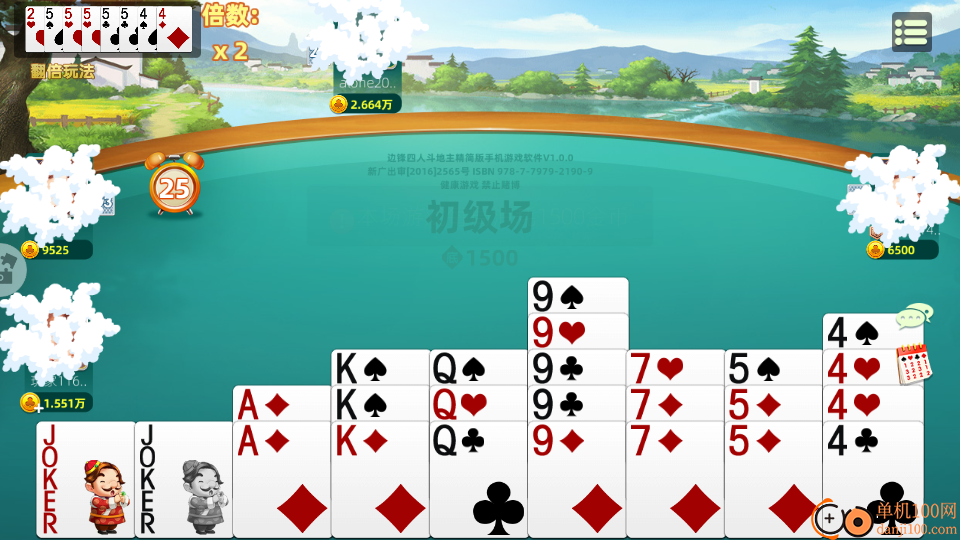Viewport: 960px width, 540px height.
Task: Select the Queen of hearts card
Action: click(x=478, y=403)
